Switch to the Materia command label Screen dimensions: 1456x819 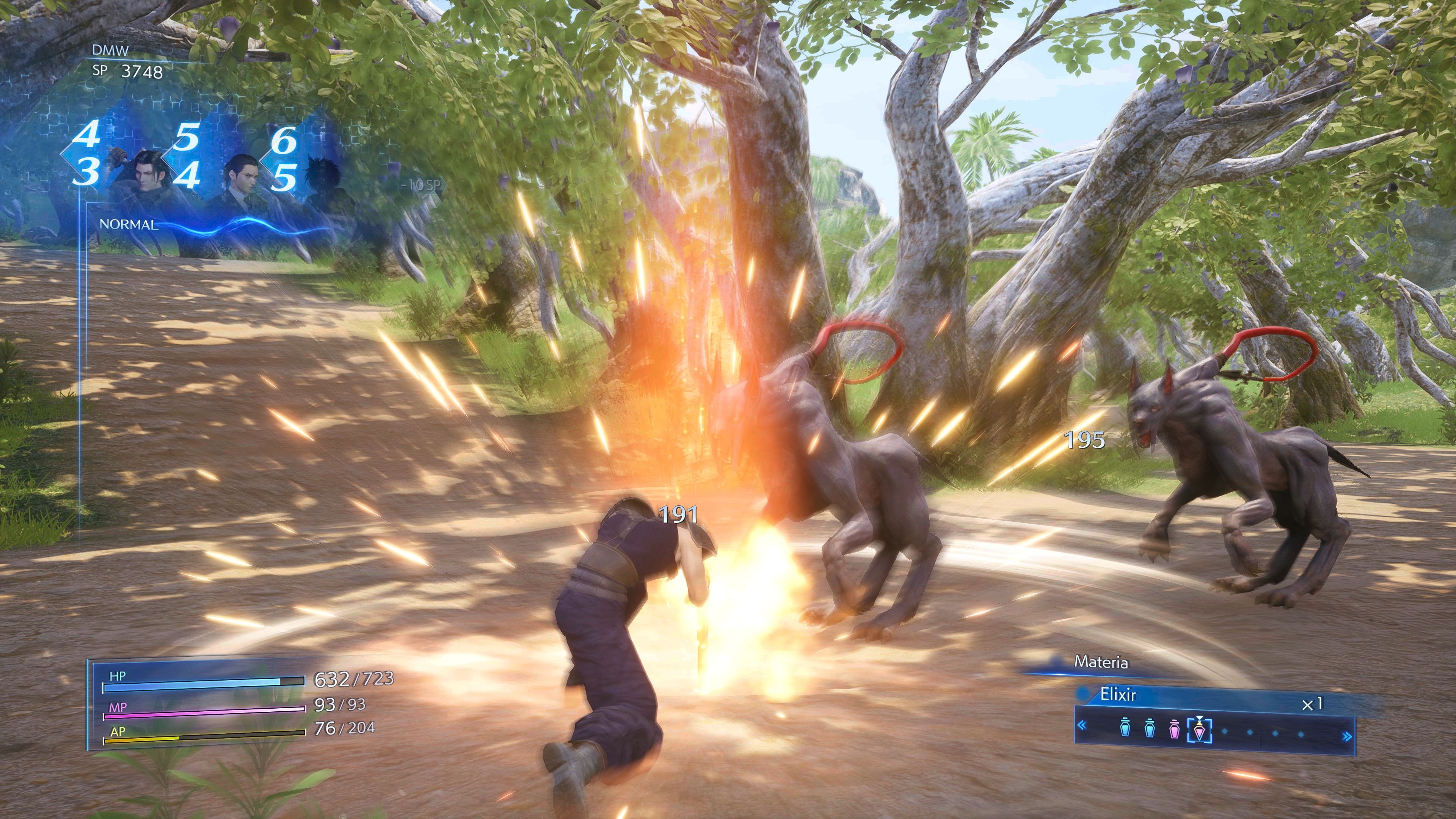pyautogui.click(x=1100, y=662)
